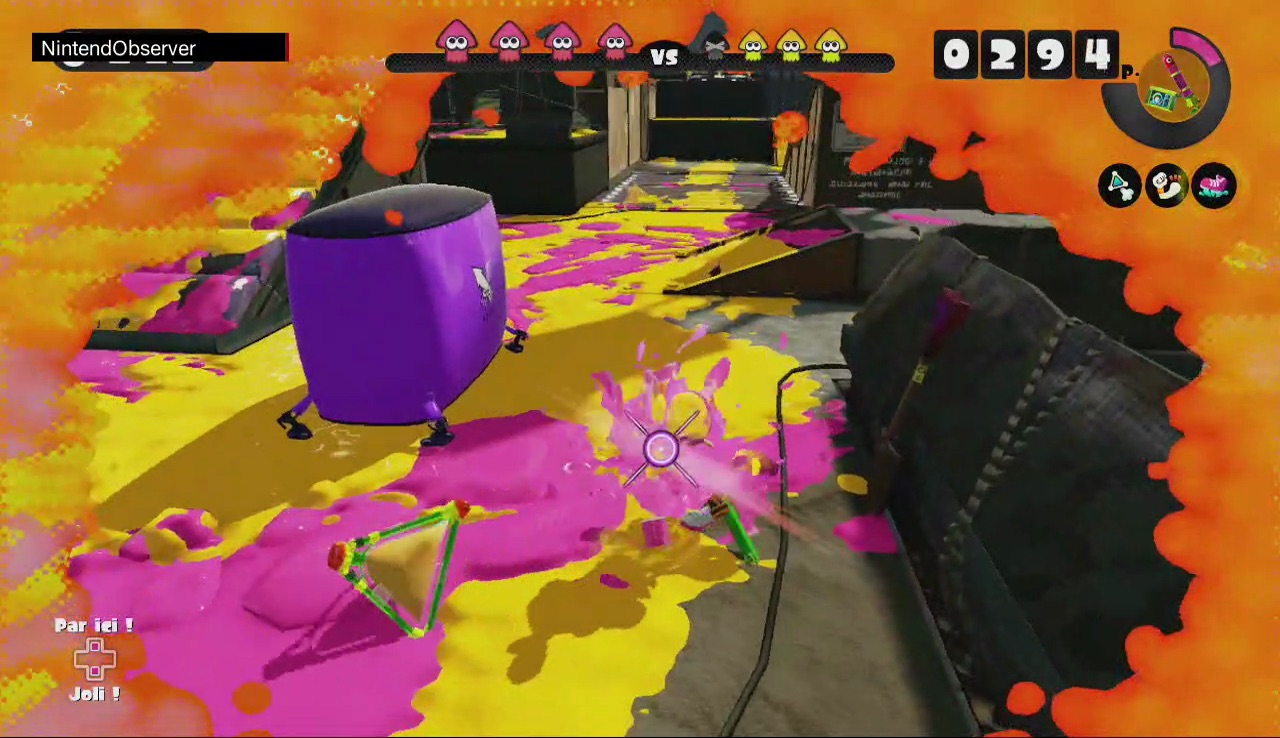Toggle the D-pad signal indicator
The width and height of the screenshot is (1280, 738).
pos(93,660)
